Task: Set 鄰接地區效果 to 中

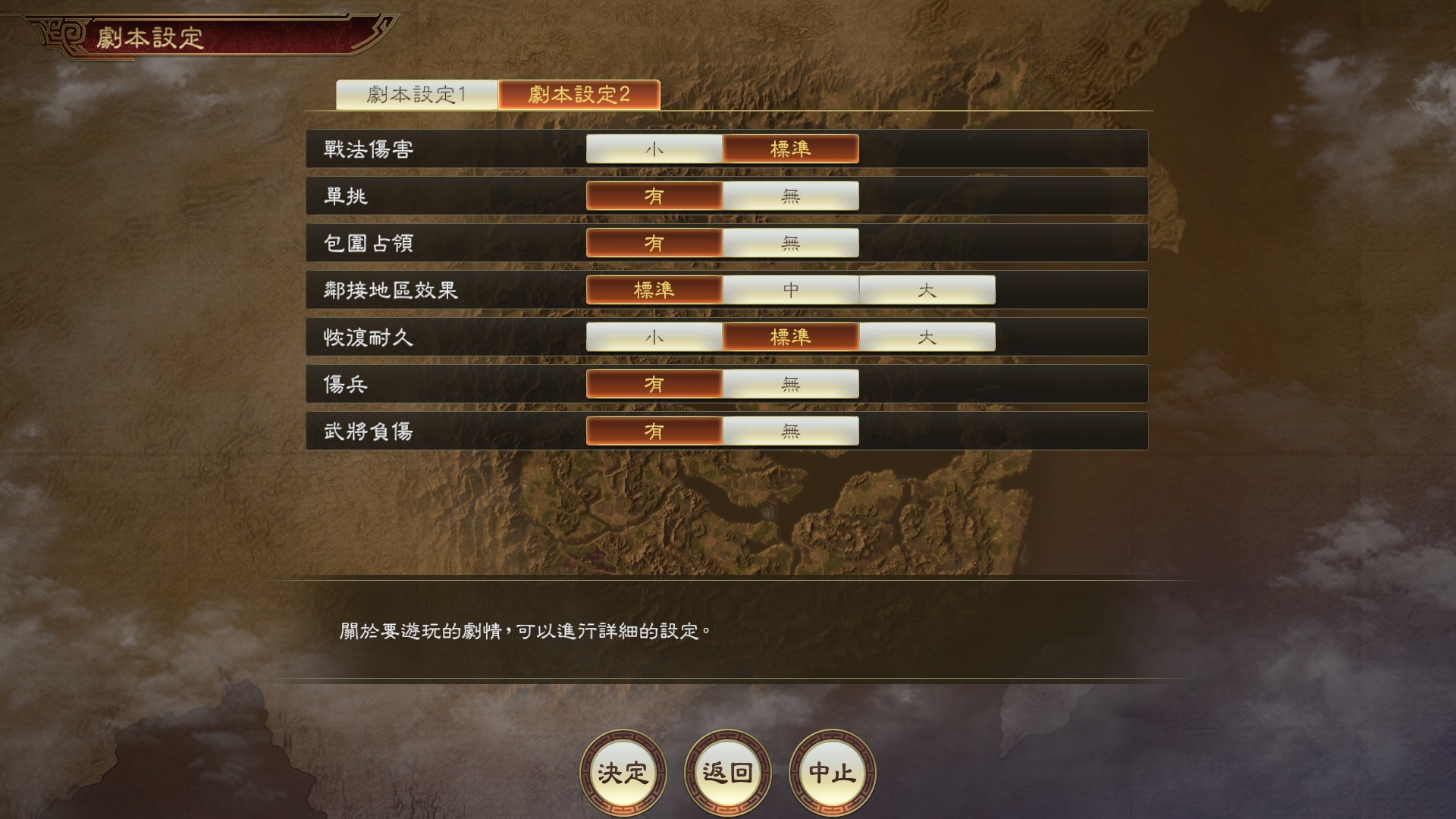Action: pyautogui.click(x=790, y=290)
